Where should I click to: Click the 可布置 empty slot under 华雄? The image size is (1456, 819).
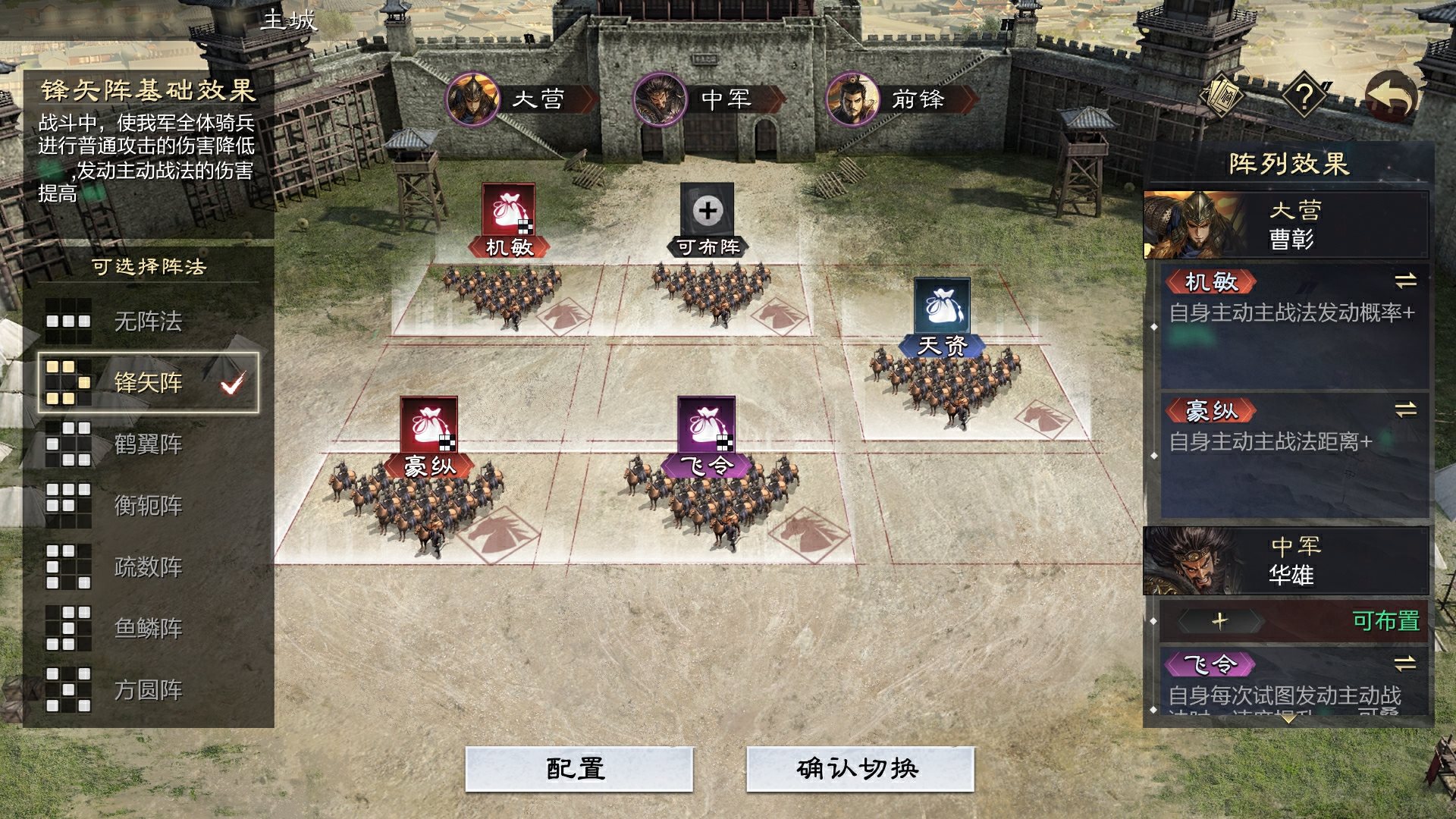click(1293, 621)
